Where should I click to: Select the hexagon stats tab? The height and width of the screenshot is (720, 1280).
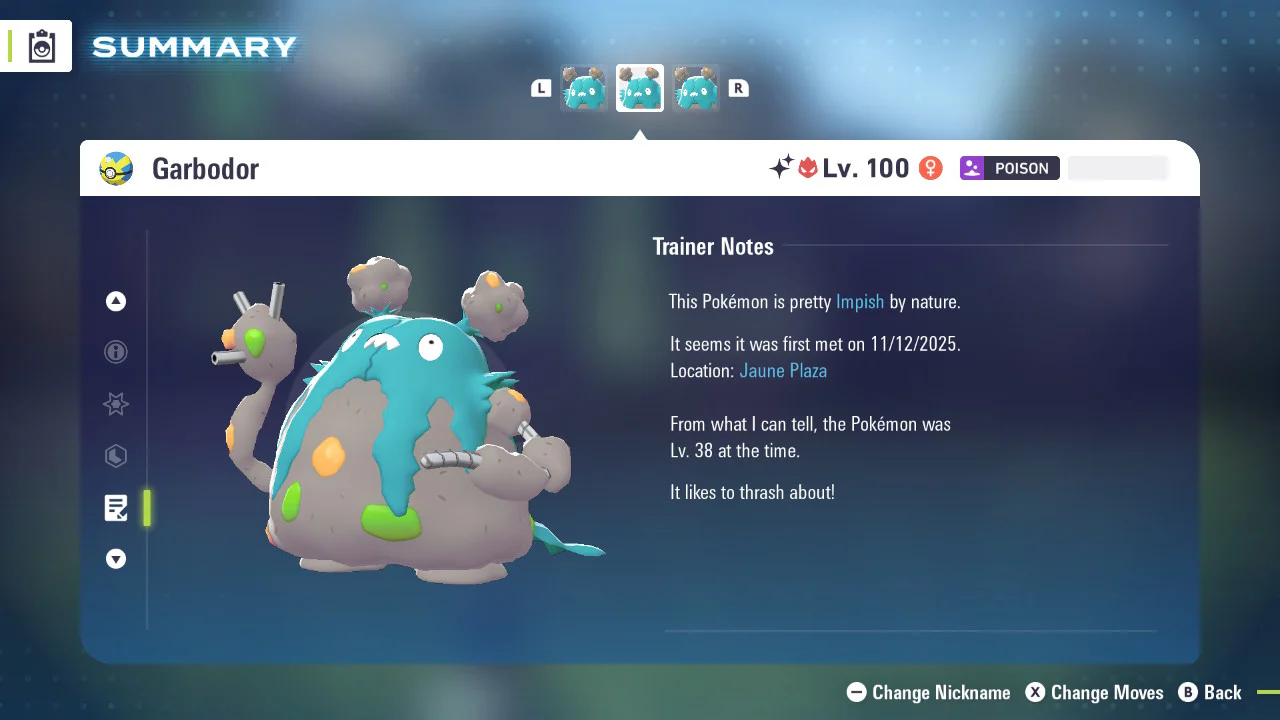pyautogui.click(x=116, y=456)
